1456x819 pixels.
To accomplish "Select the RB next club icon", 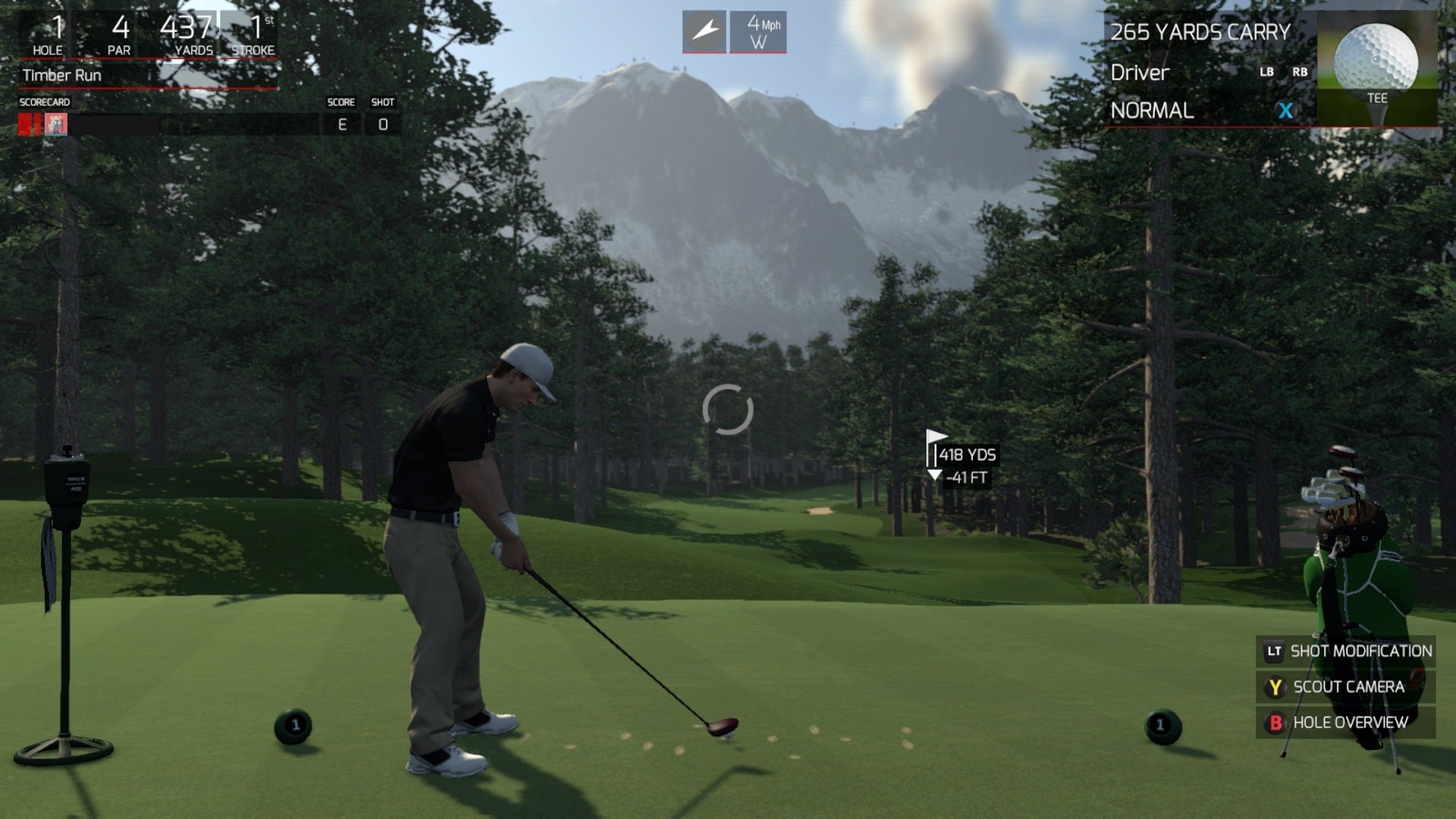I will (x=1300, y=73).
